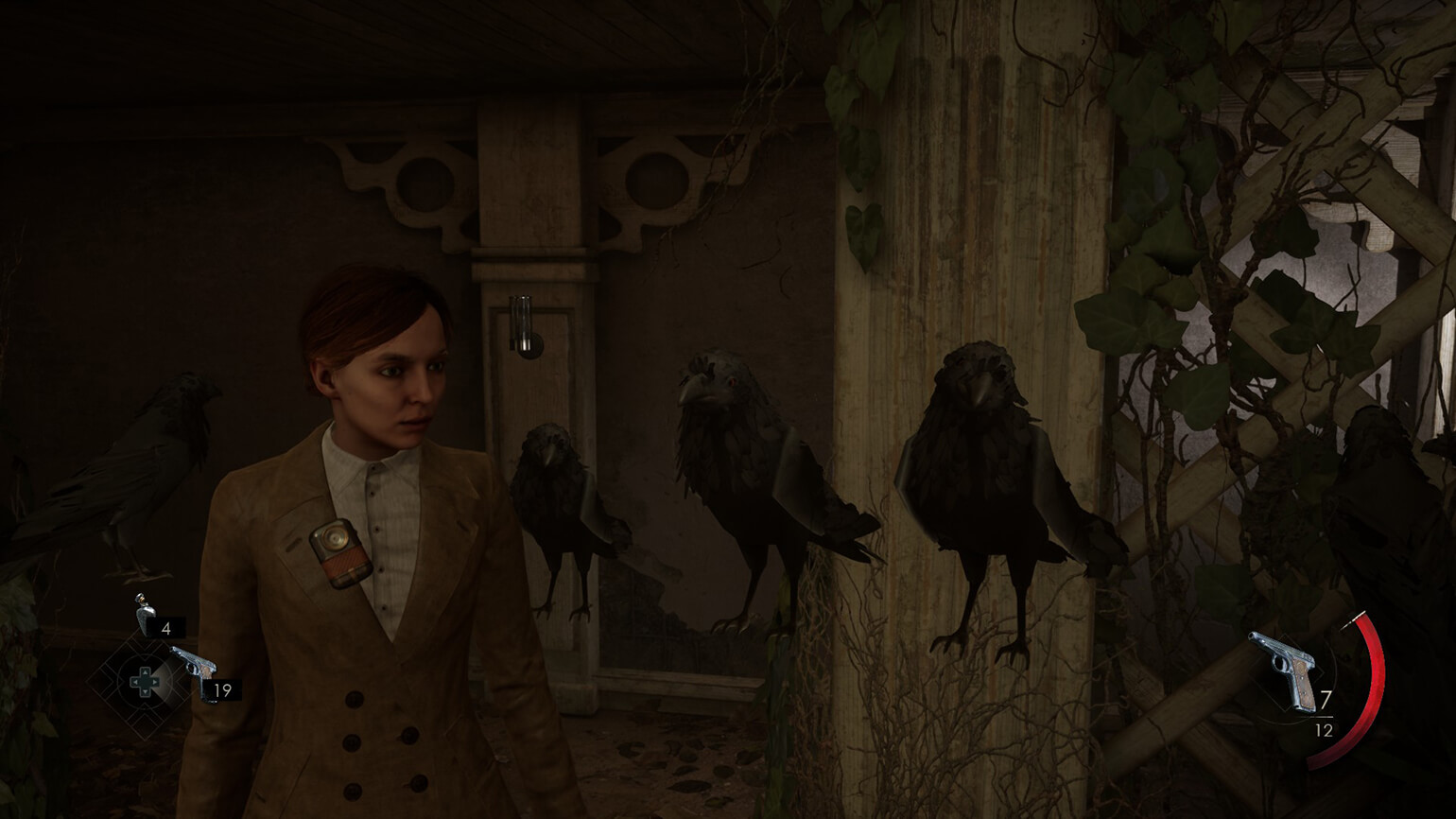The width and height of the screenshot is (1456, 819).
Task: Choose the pistol slot on the quick-select wheel
Action: pyautogui.click(x=194, y=663)
